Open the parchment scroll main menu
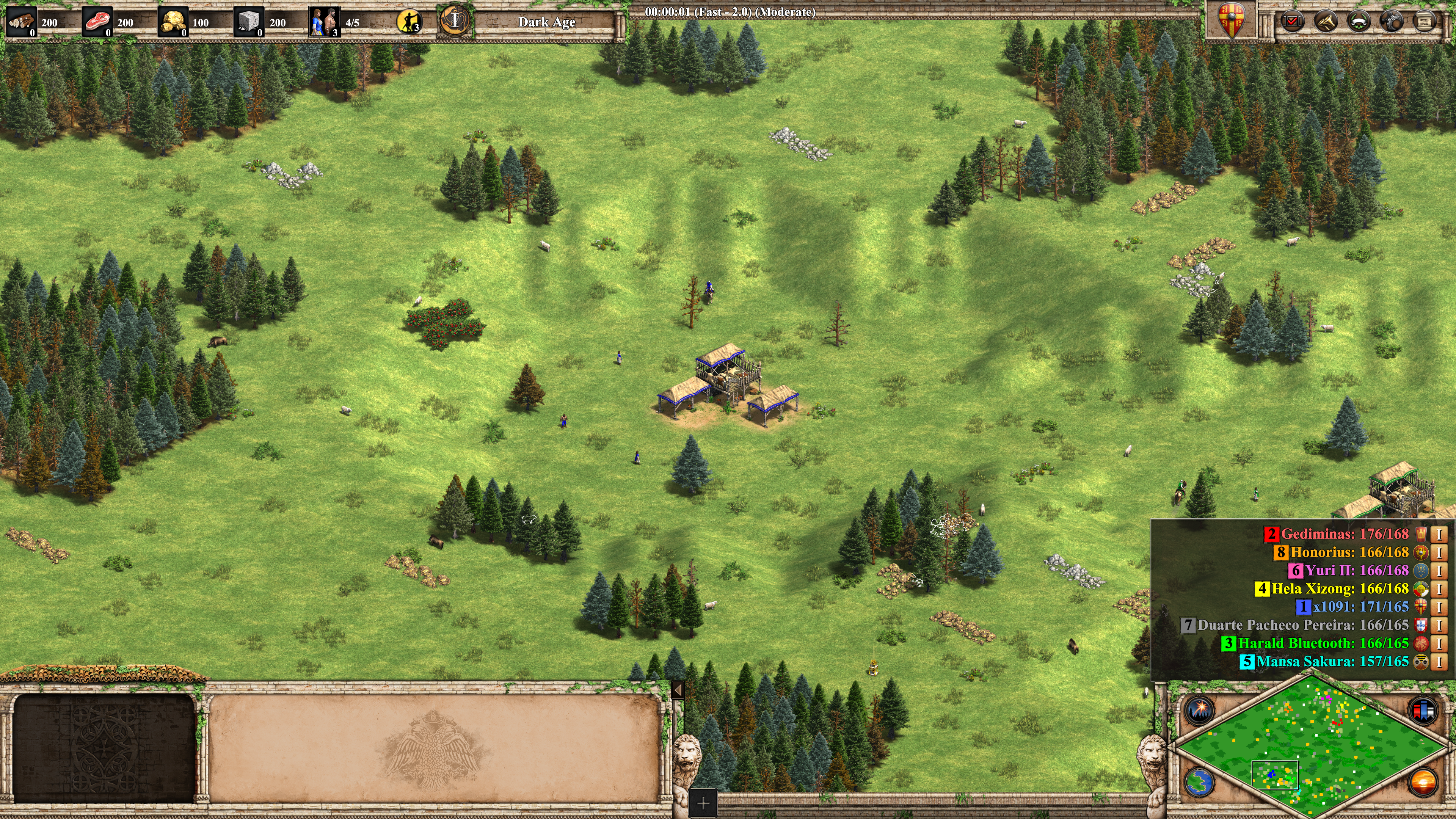Image resolution: width=1456 pixels, height=819 pixels. [1424, 22]
